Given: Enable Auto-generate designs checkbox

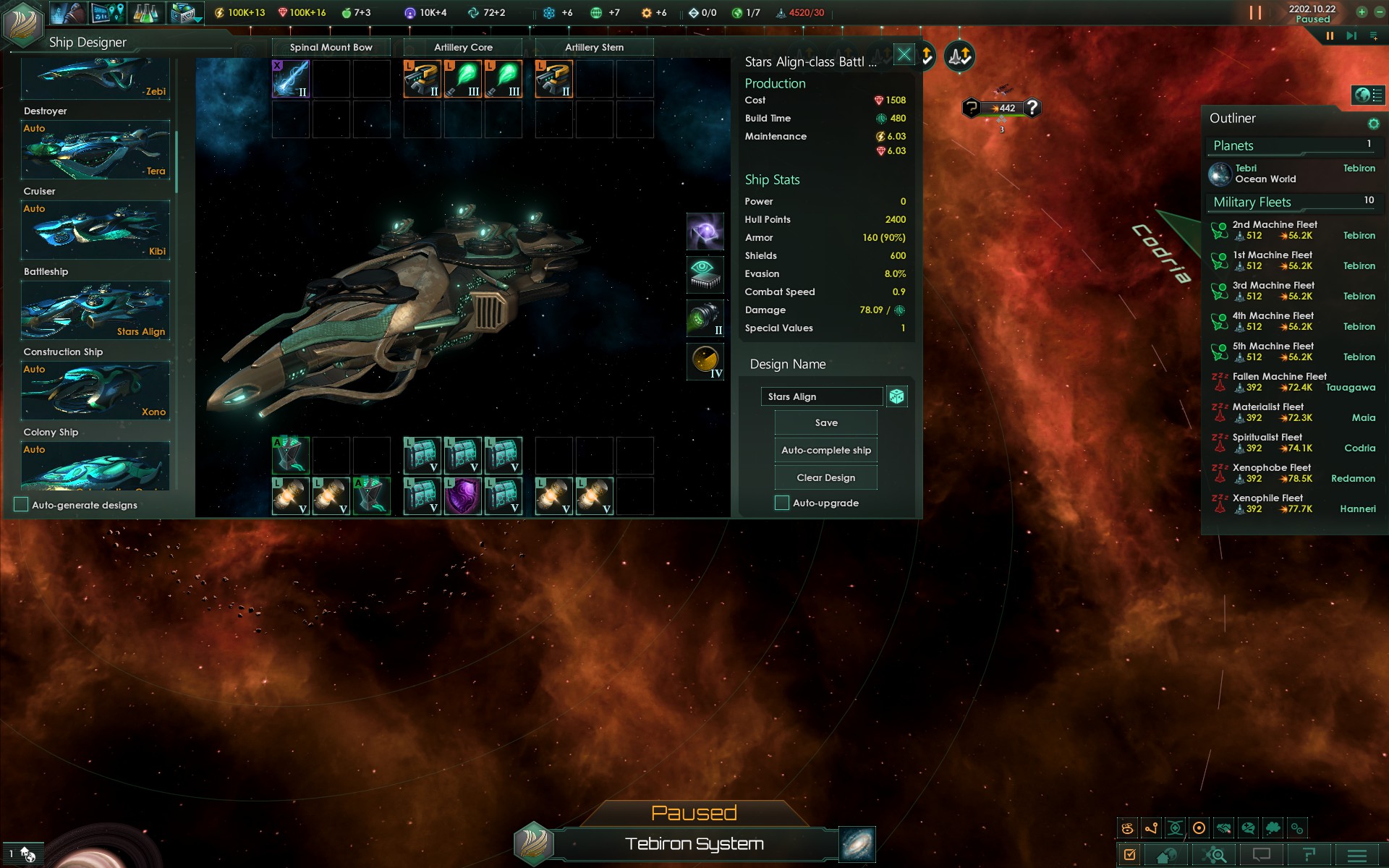Looking at the screenshot, I should point(22,505).
